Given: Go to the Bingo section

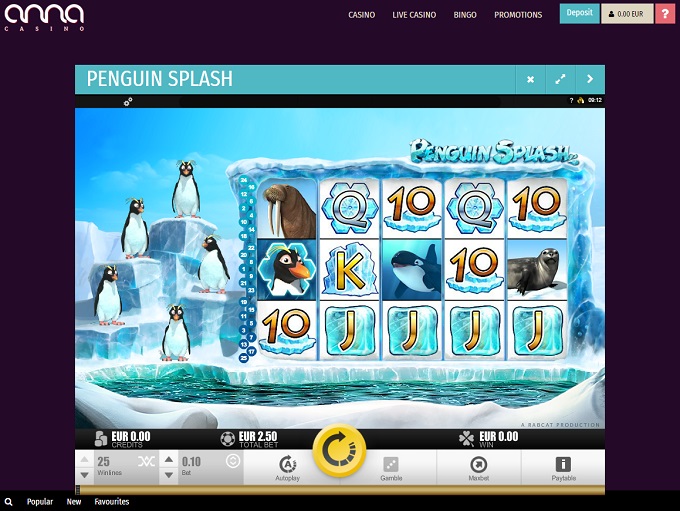Looking at the screenshot, I should click(465, 15).
